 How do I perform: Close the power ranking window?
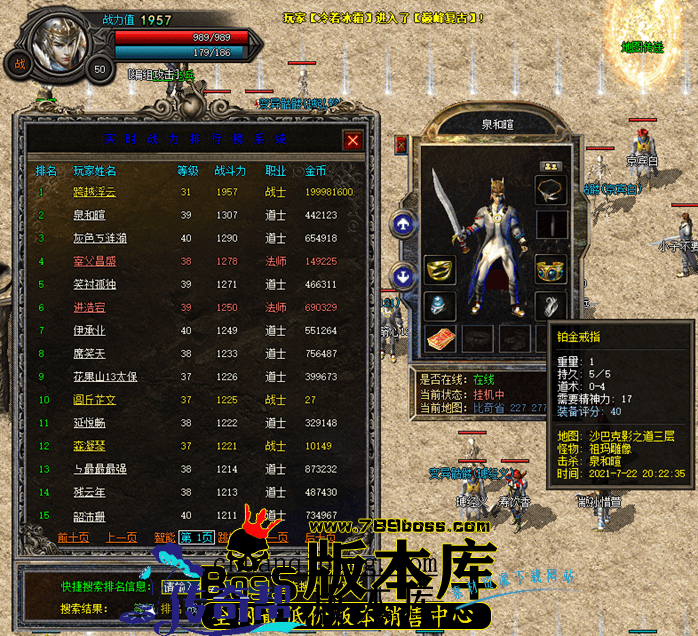click(x=352, y=141)
